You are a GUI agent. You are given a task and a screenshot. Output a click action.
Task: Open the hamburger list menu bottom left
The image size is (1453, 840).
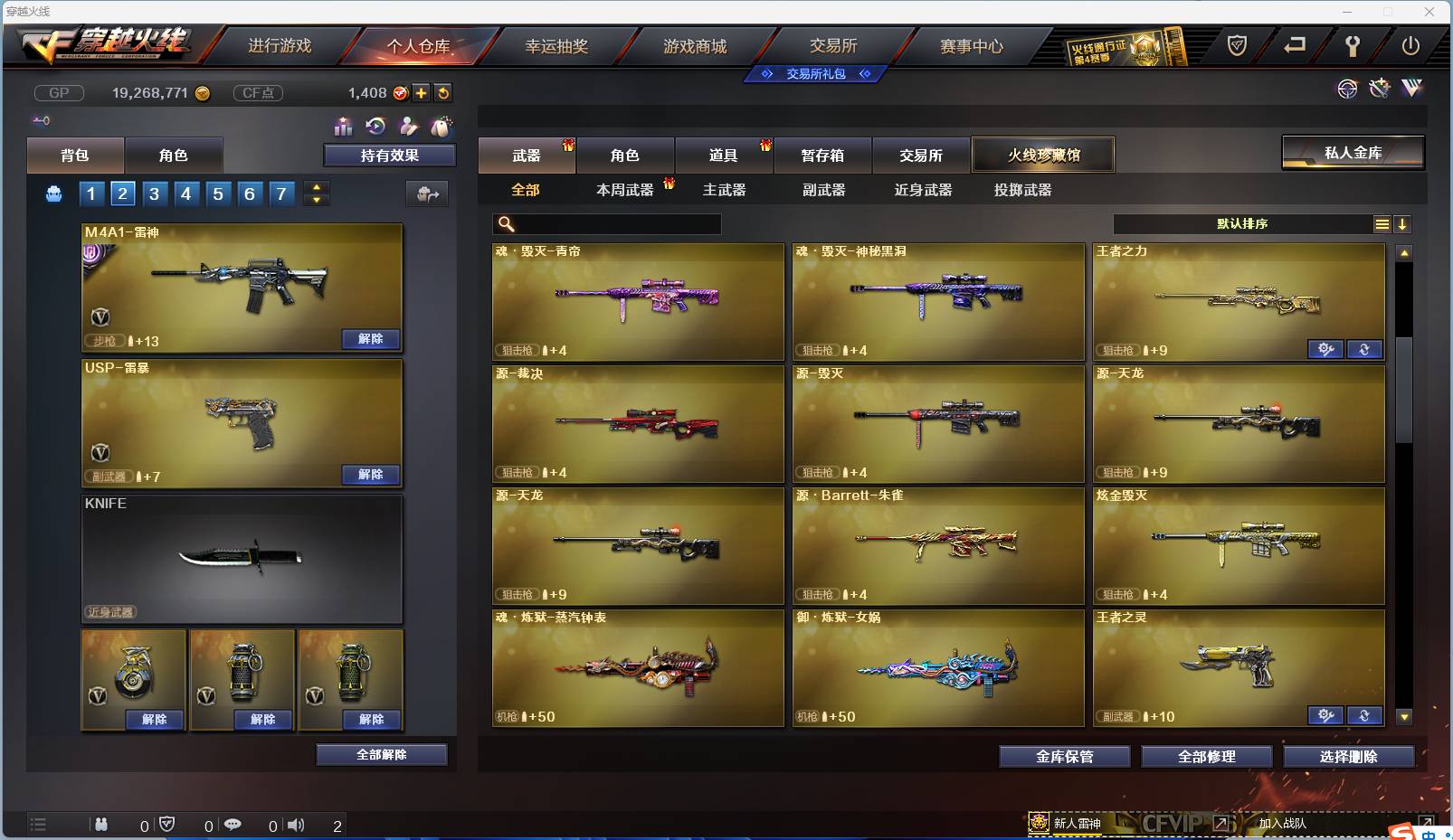point(38,825)
